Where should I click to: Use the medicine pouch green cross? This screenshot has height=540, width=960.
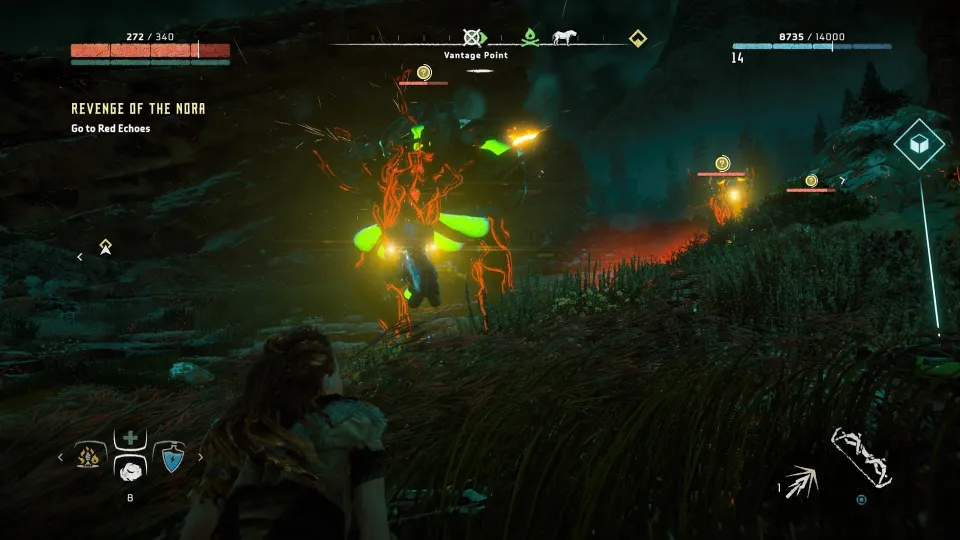tap(130, 439)
